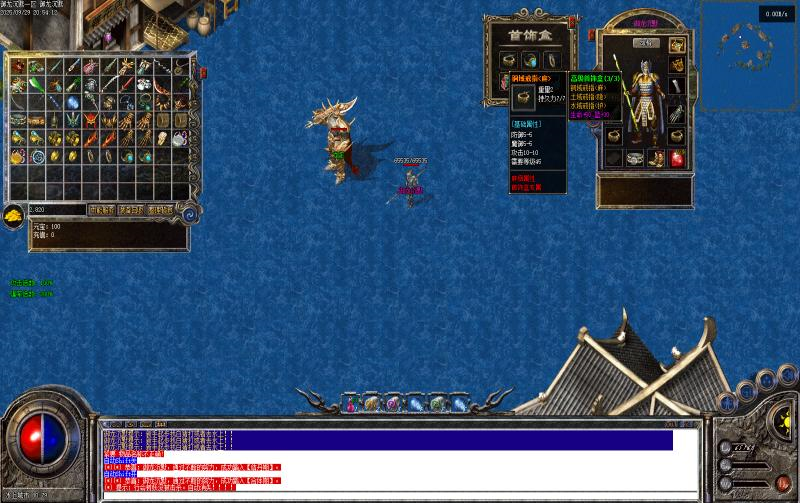
Task: Click the blue swirl button on the bag
Action: [189, 211]
